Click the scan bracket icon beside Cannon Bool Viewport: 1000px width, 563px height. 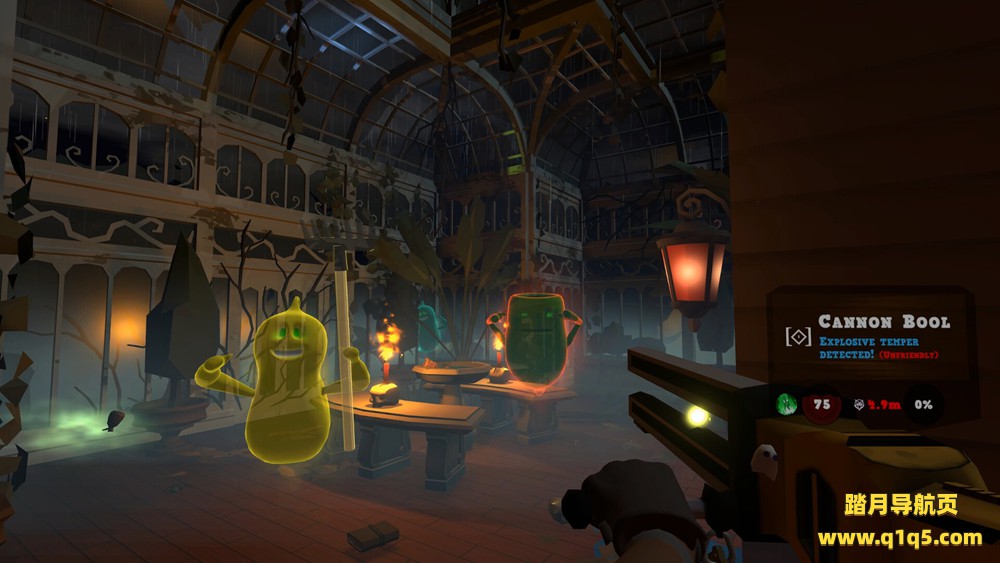pos(798,337)
